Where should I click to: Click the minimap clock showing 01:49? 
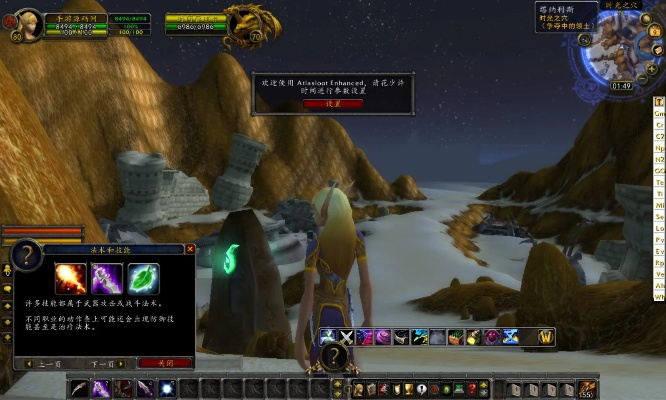622,86
